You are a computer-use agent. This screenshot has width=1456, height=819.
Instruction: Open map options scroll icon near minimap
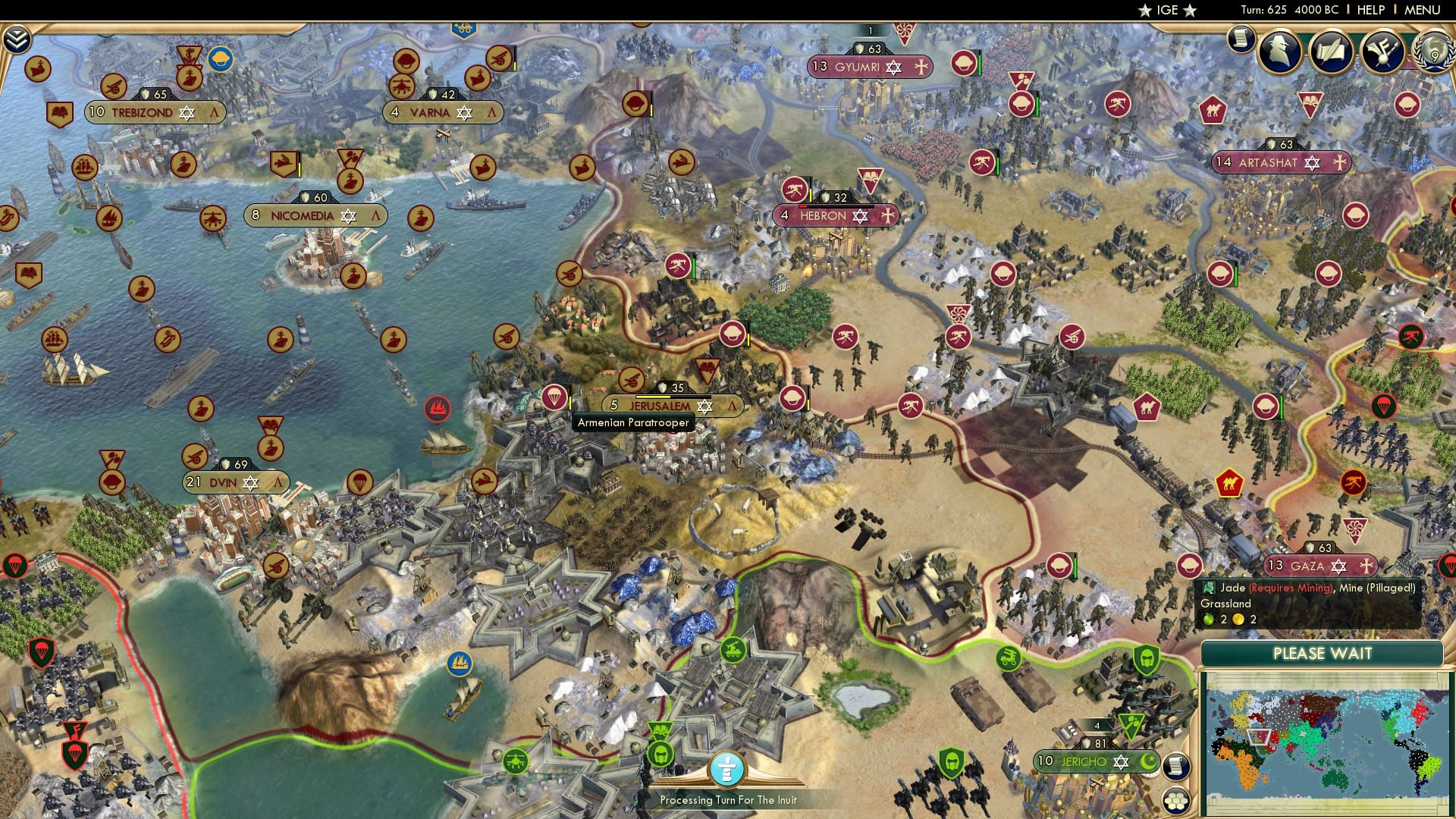click(x=1176, y=767)
